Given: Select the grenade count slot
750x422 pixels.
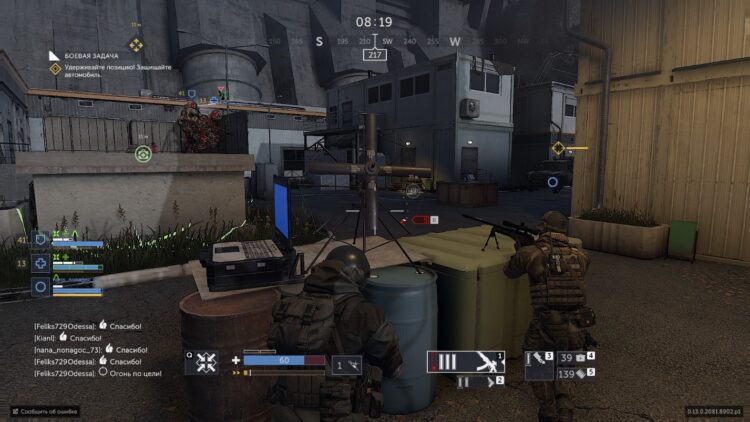Looking at the screenshot, I should [347, 366].
